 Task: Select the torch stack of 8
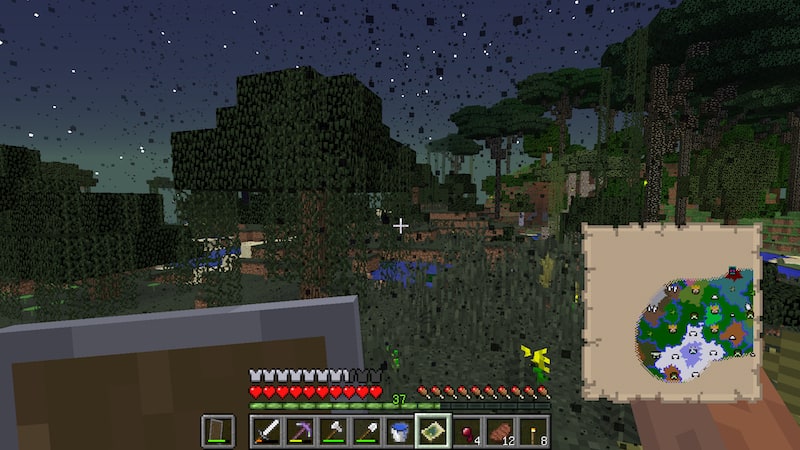point(533,431)
